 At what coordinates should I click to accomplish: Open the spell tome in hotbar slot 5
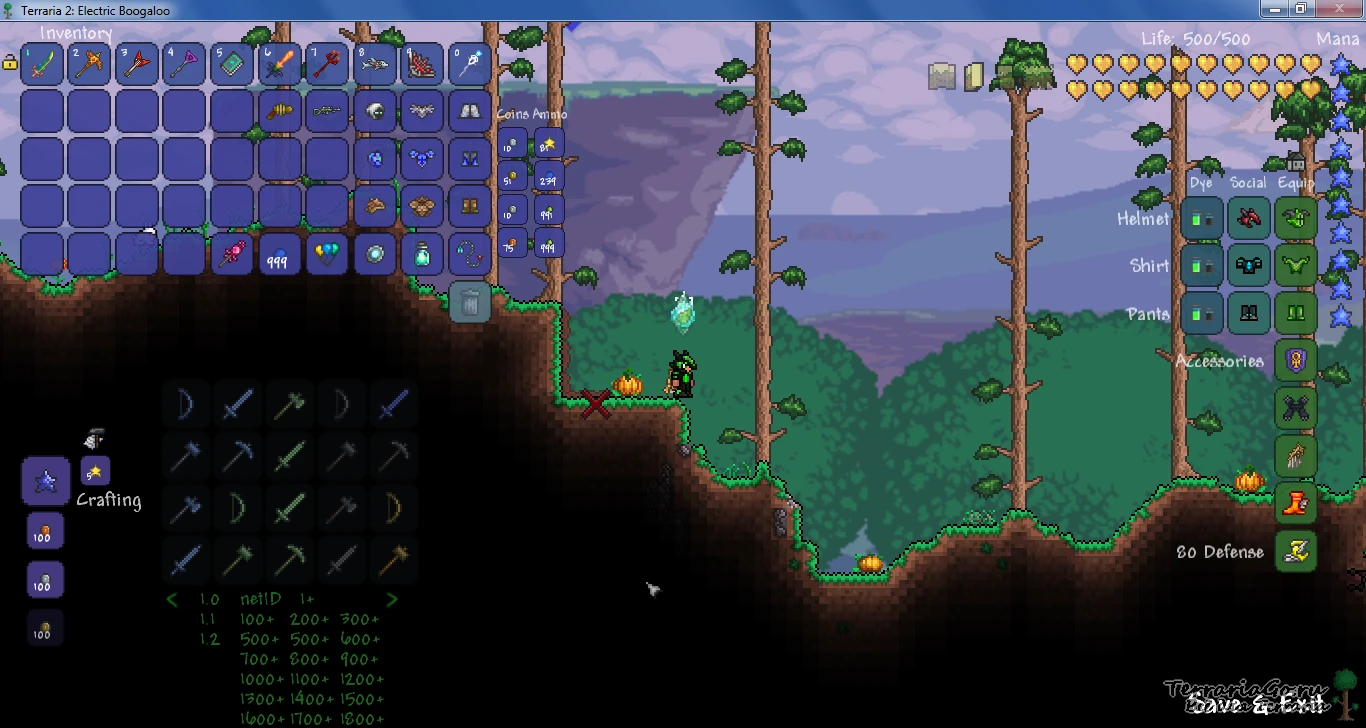(231, 63)
